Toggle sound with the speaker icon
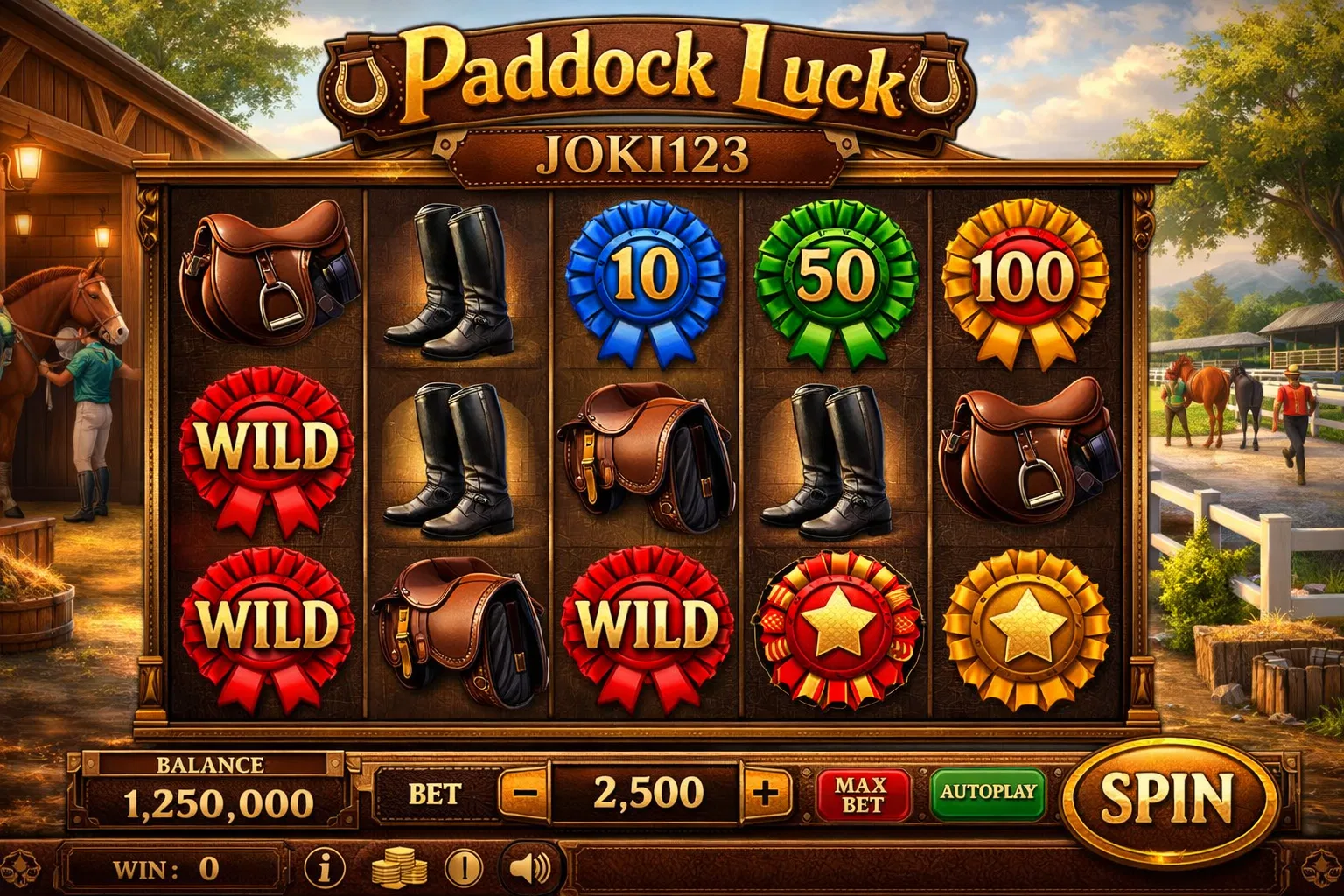This screenshot has height=896, width=1344. (529, 868)
